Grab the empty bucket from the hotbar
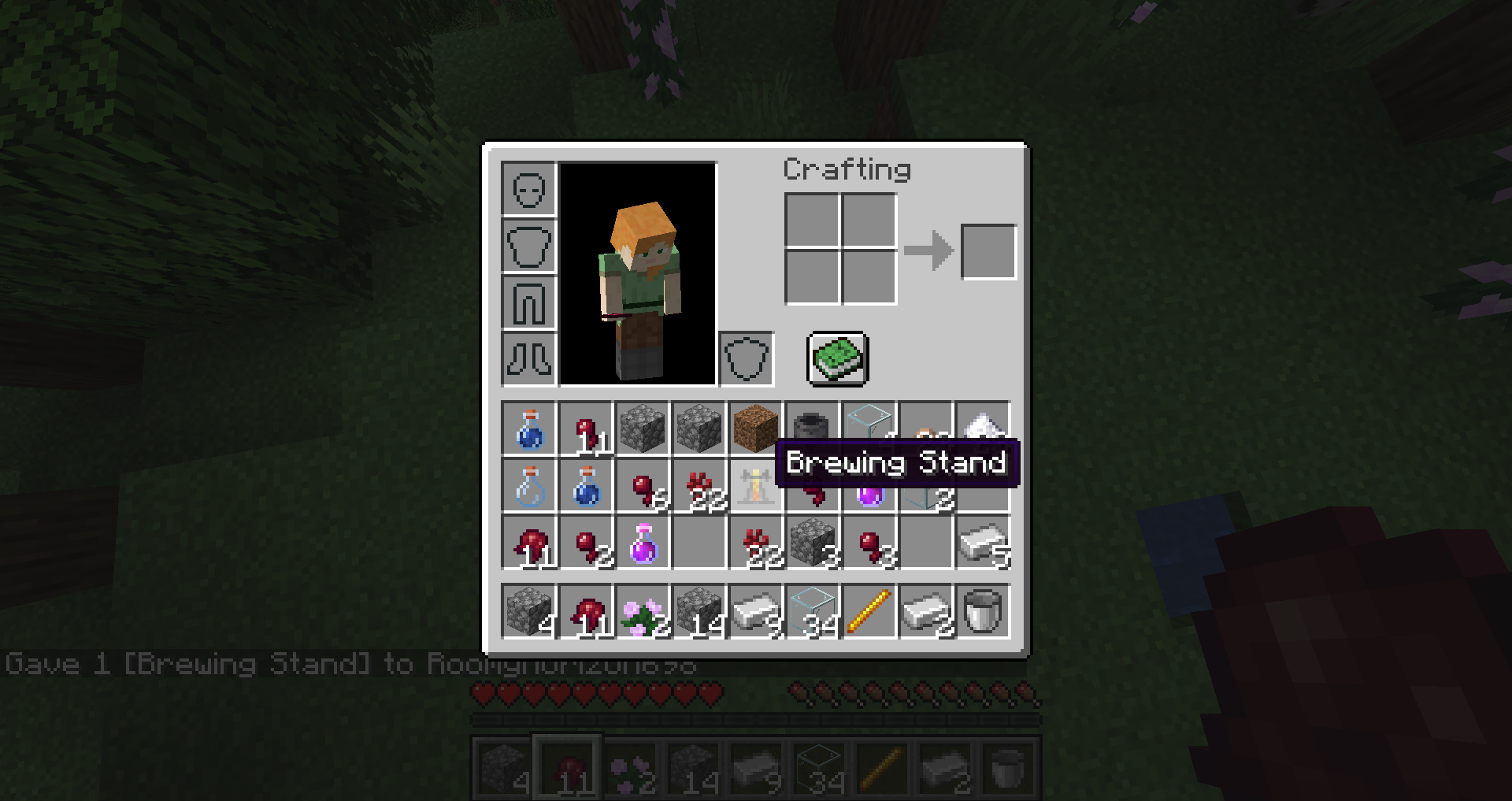Viewport: 1512px width, 801px height. [982, 611]
